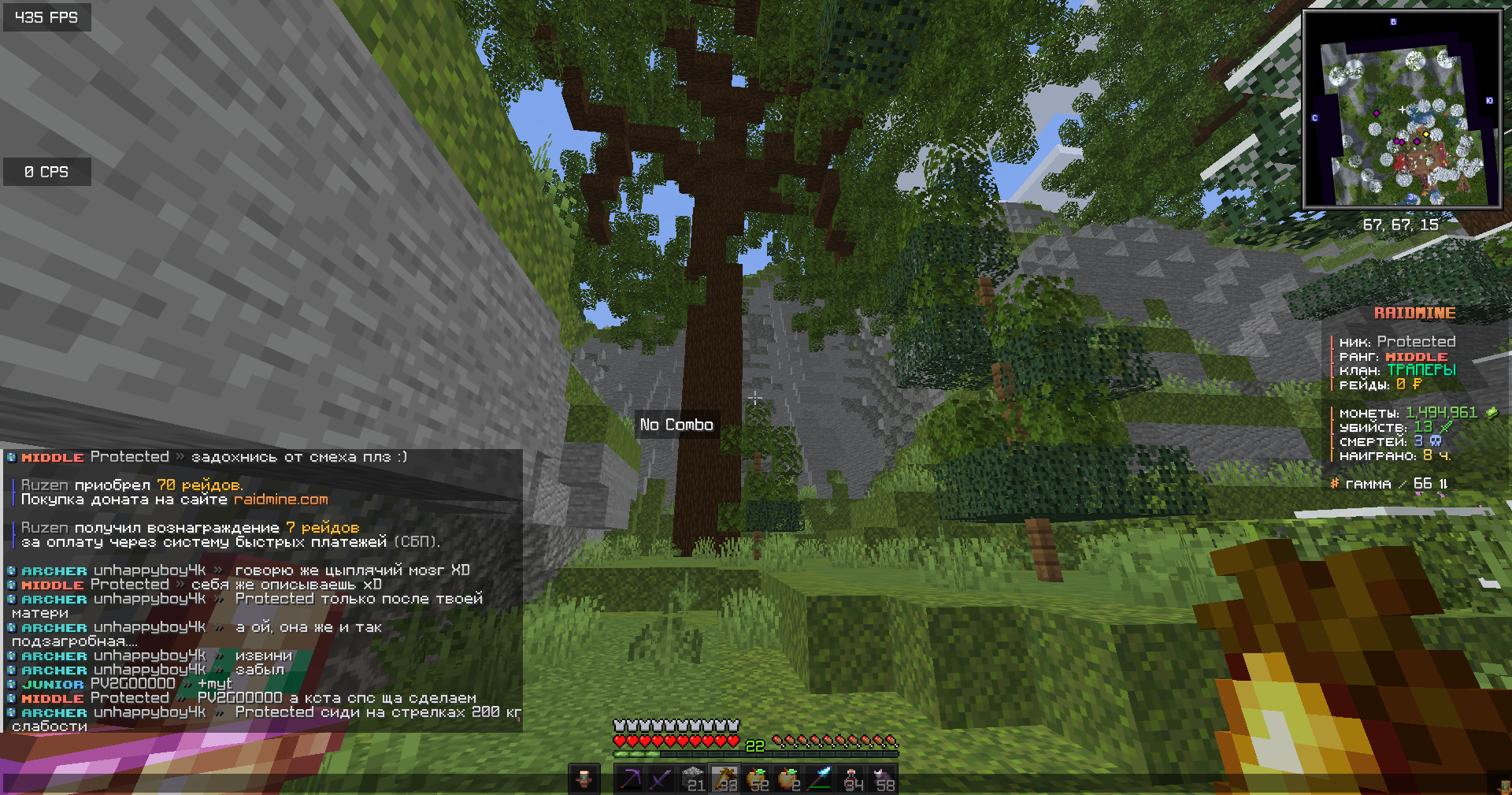The height and width of the screenshot is (795, 1512).
Task: Open the RAIDMINE sidebar panel header
Action: 1415,312
